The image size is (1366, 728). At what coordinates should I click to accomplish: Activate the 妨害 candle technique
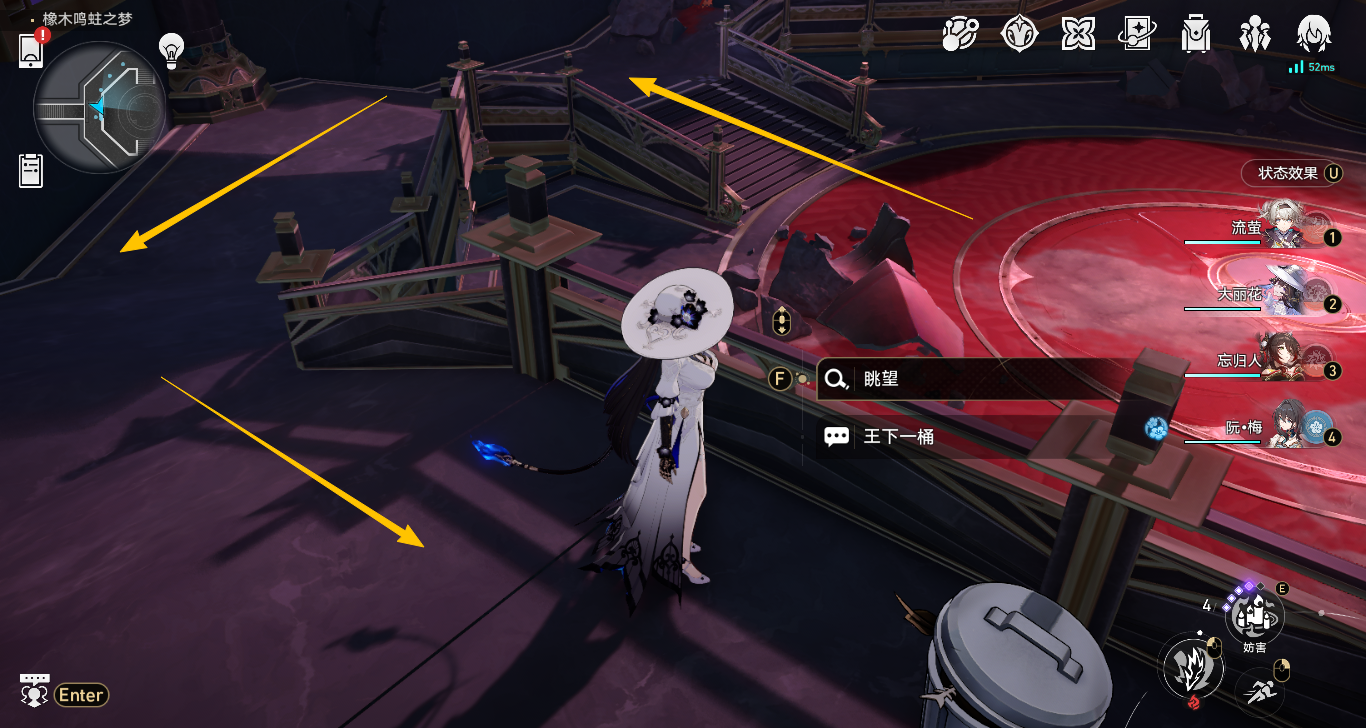coord(1255,615)
